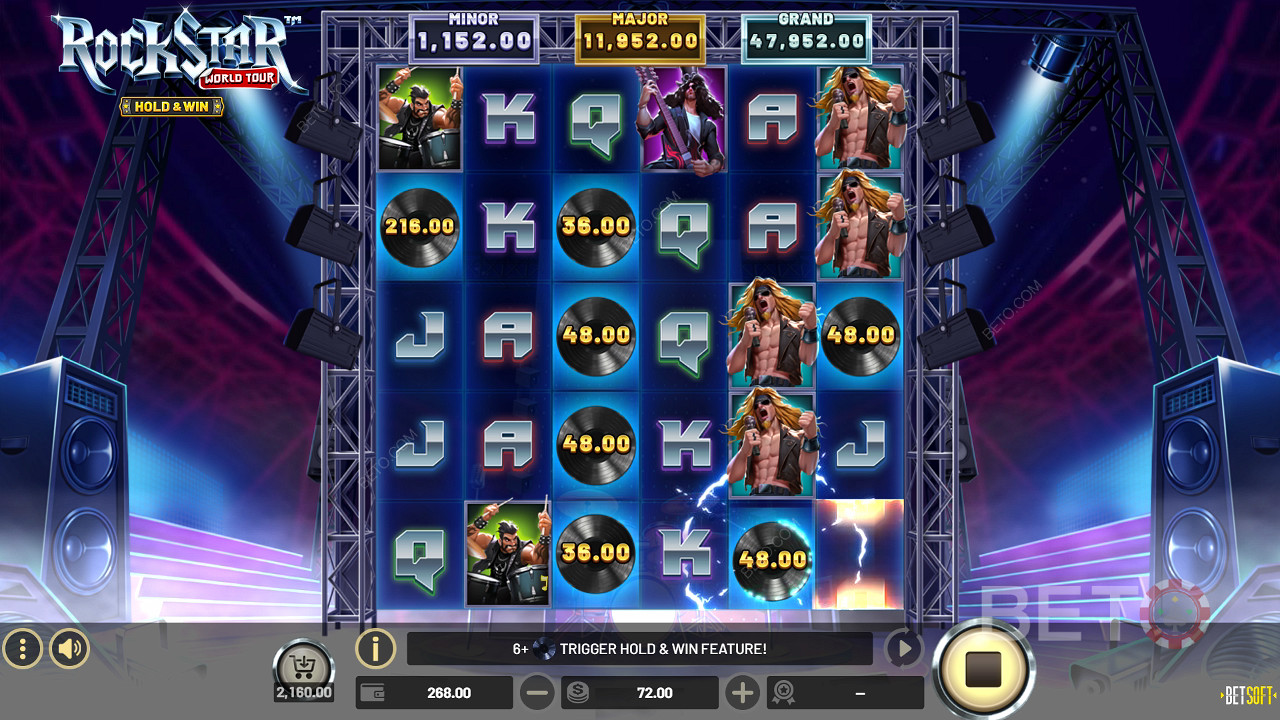
Task: Decrease the bet with the minus button
Action: tap(537, 692)
